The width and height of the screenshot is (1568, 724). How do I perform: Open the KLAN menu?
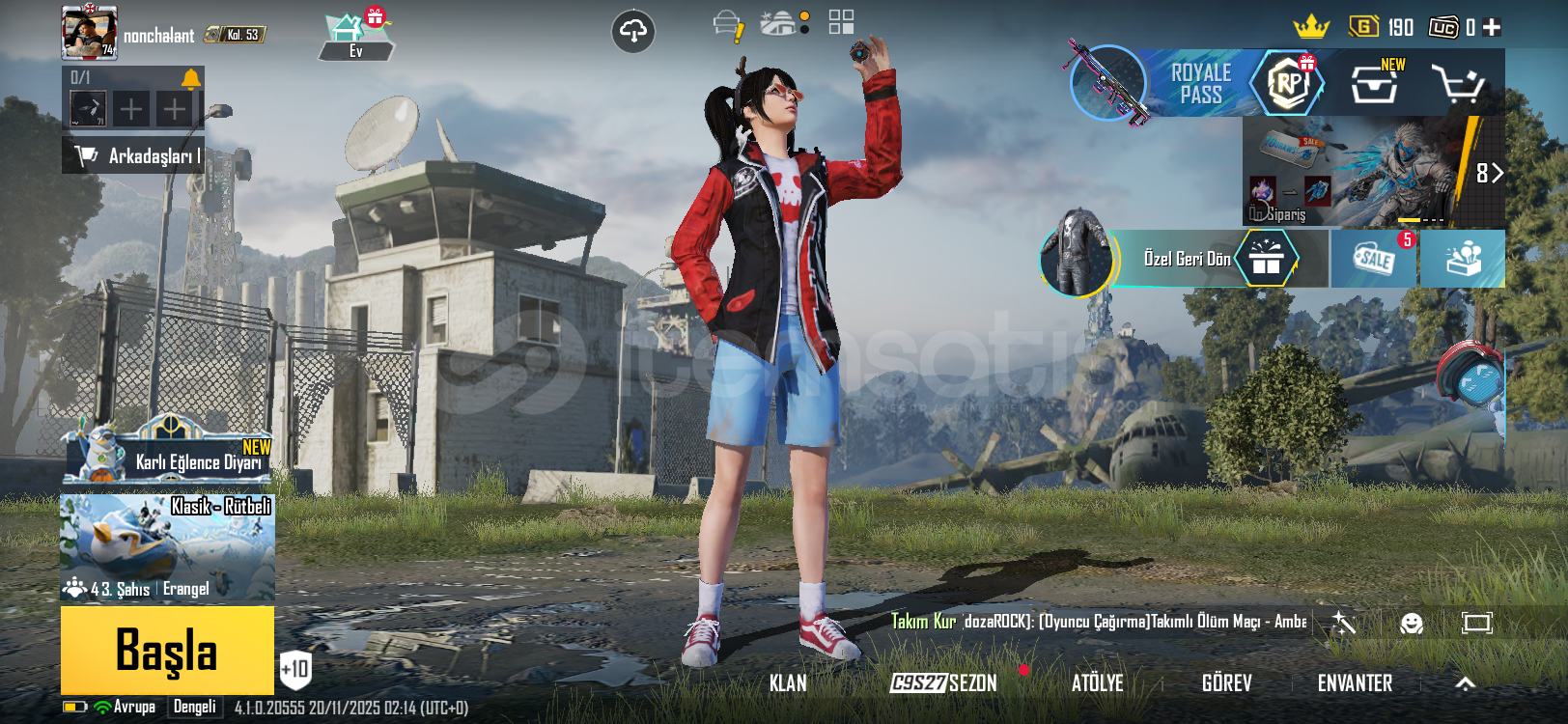click(x=788, y=683)
